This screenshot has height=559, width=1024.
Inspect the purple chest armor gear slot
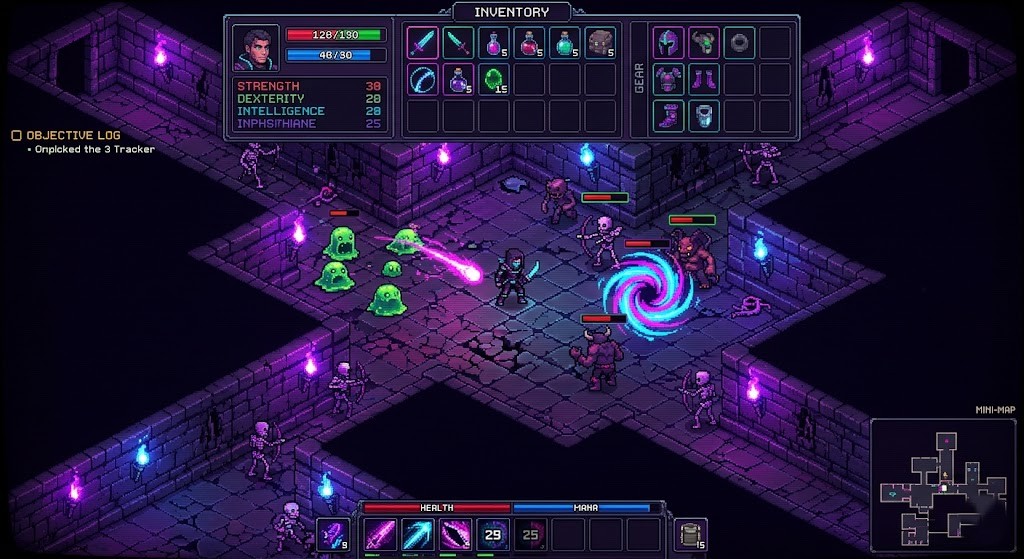pyautogui.click(x=669, y=79)
